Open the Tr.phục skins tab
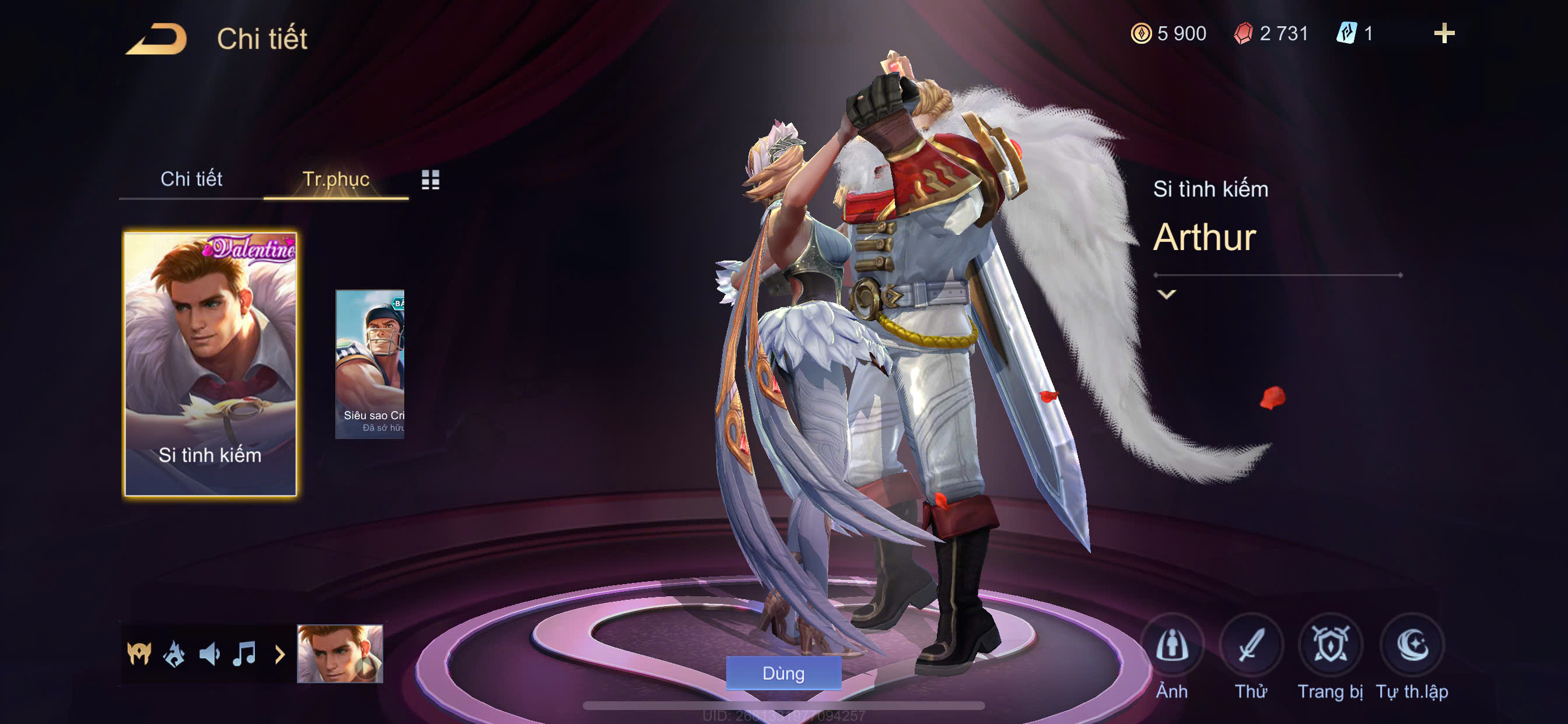 tap(335, 179)
